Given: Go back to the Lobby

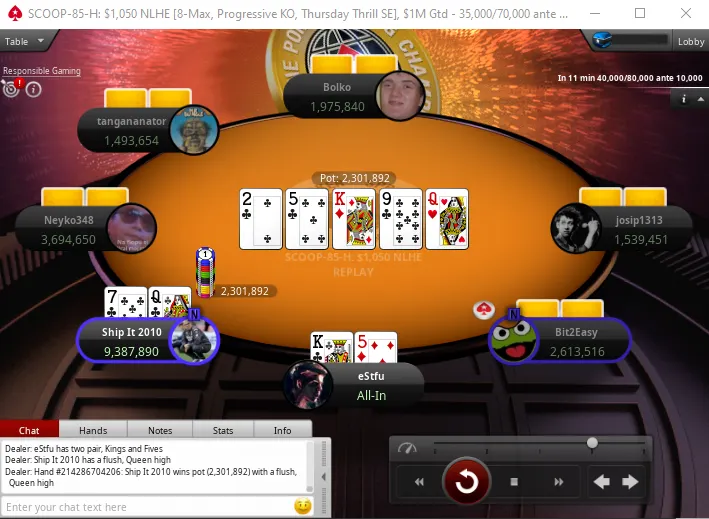Looking at the screenshot, I should pos(691,41).
